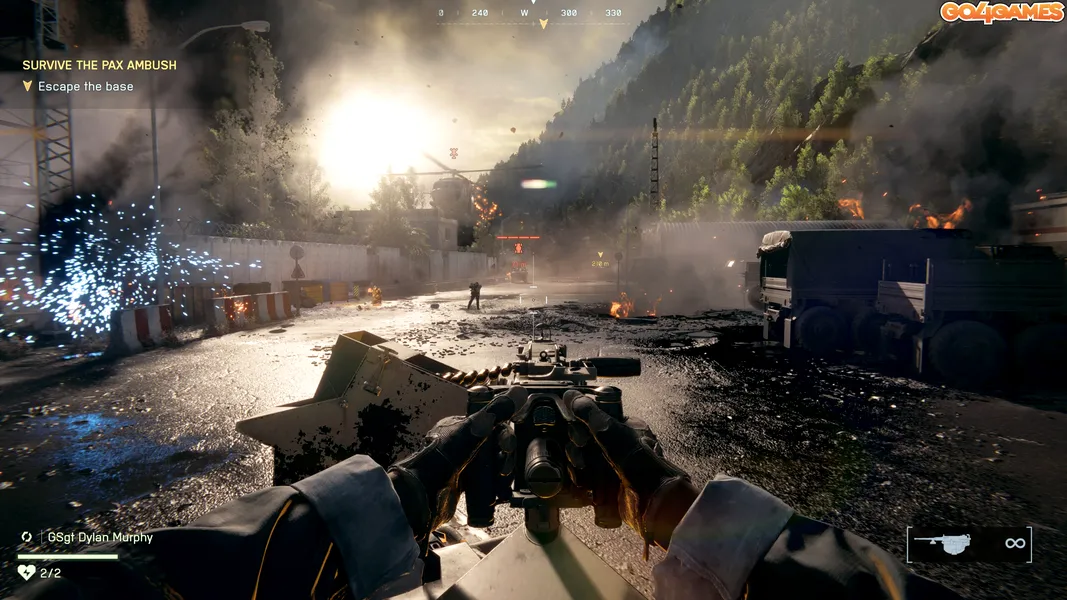
Task: Click the GO4GAMES watermark logo
Action: click(x=999, y=12)
